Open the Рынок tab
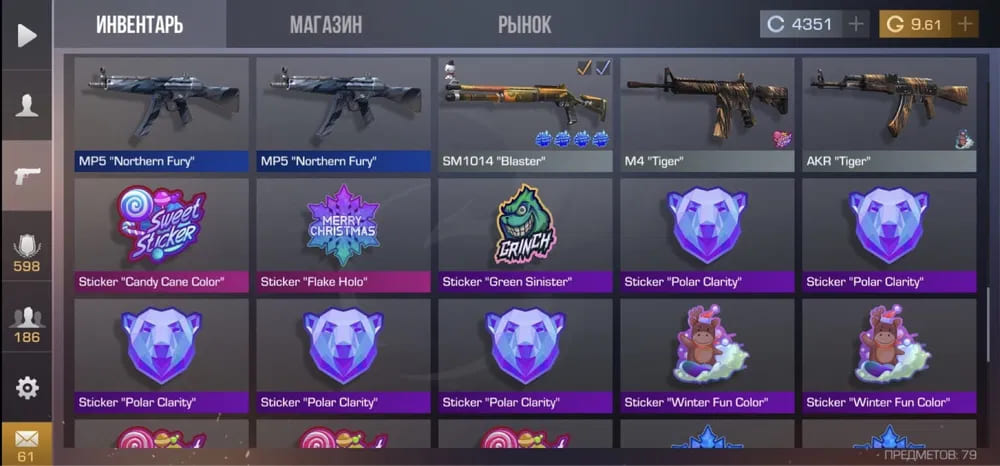 [524, 25]
